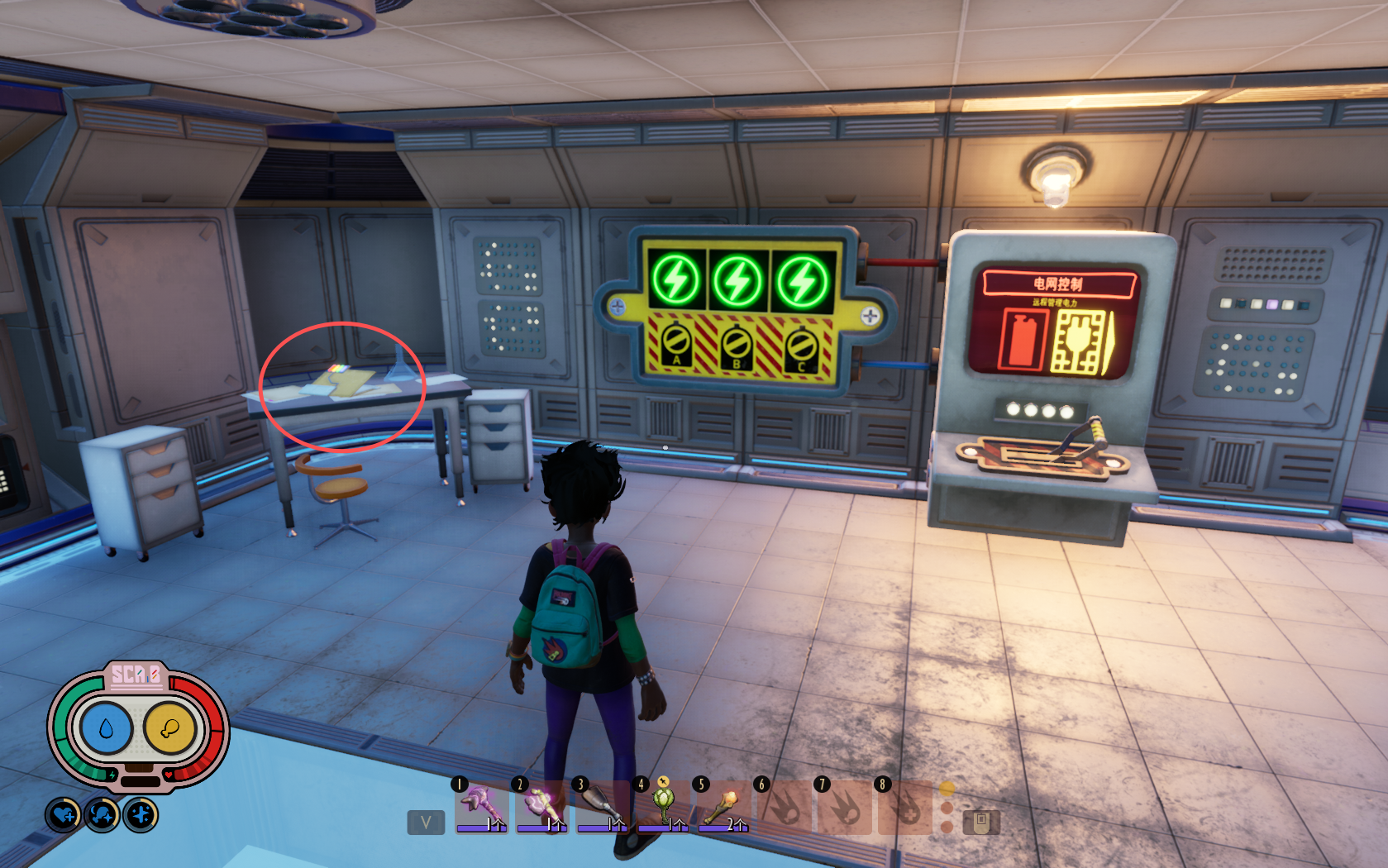
Task: Click the SCA.B device label
Action: (136, 675)
